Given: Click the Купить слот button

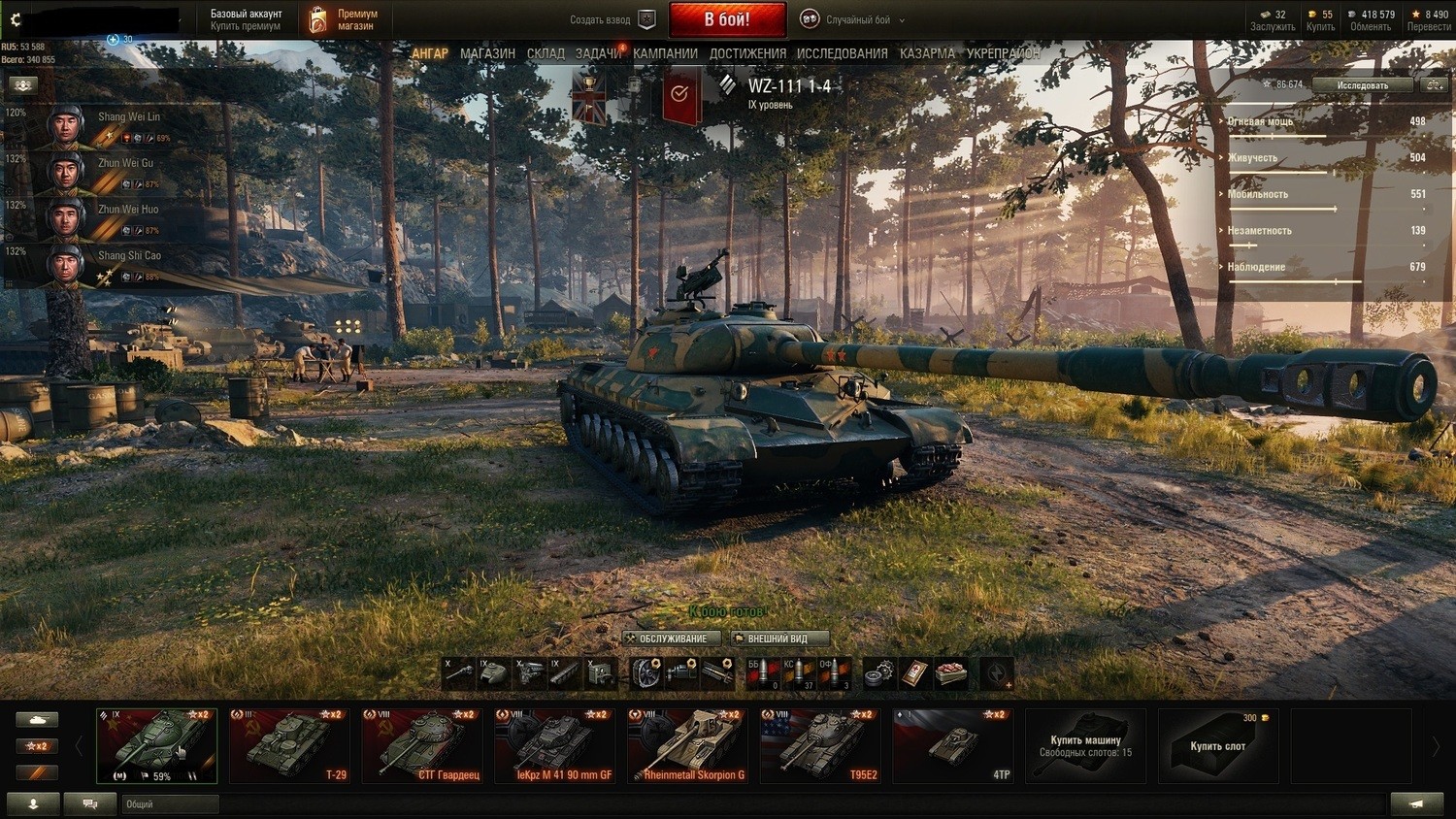Looking at the screenshot, I should [x=1217, y=745].
